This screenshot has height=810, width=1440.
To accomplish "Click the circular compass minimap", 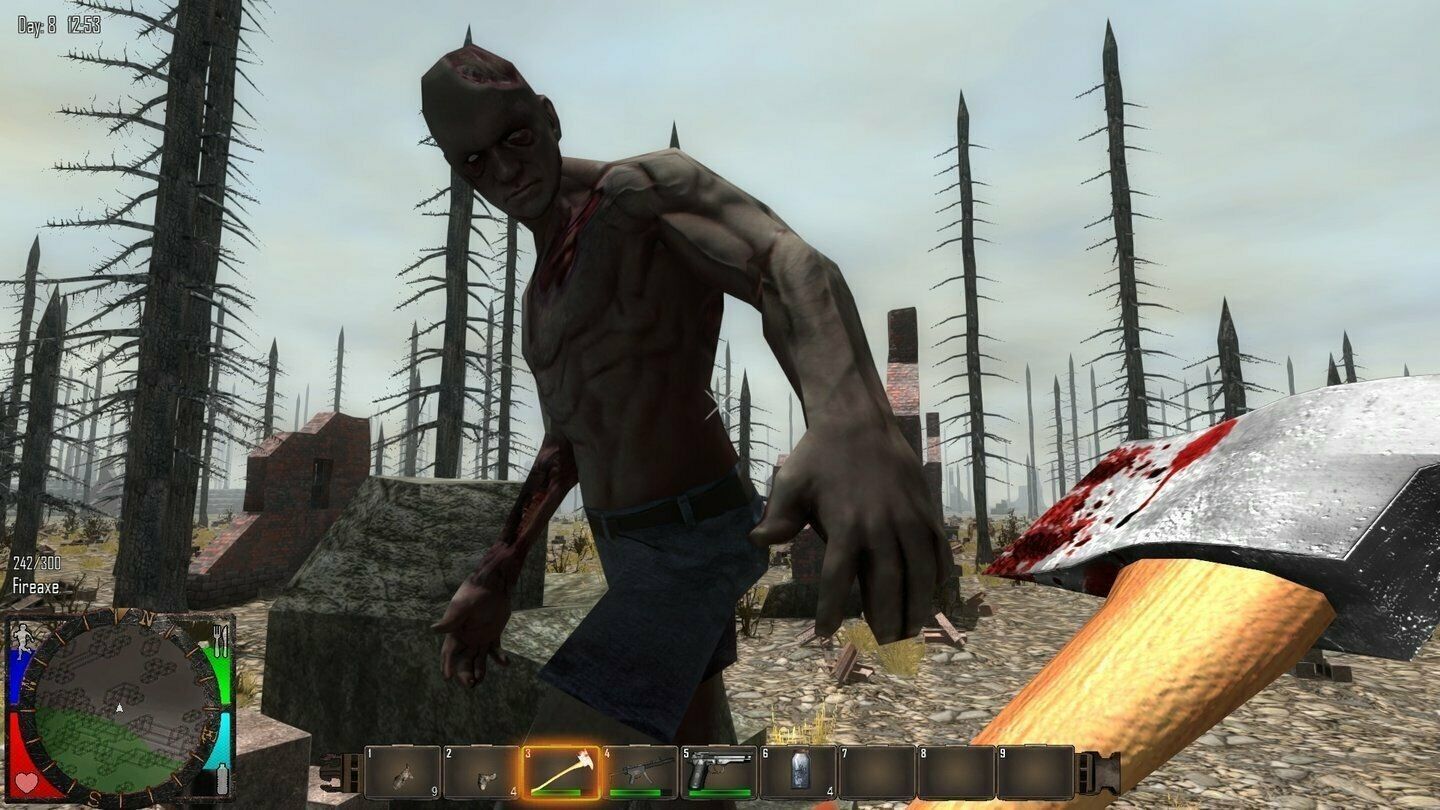I will coord(120,706).
